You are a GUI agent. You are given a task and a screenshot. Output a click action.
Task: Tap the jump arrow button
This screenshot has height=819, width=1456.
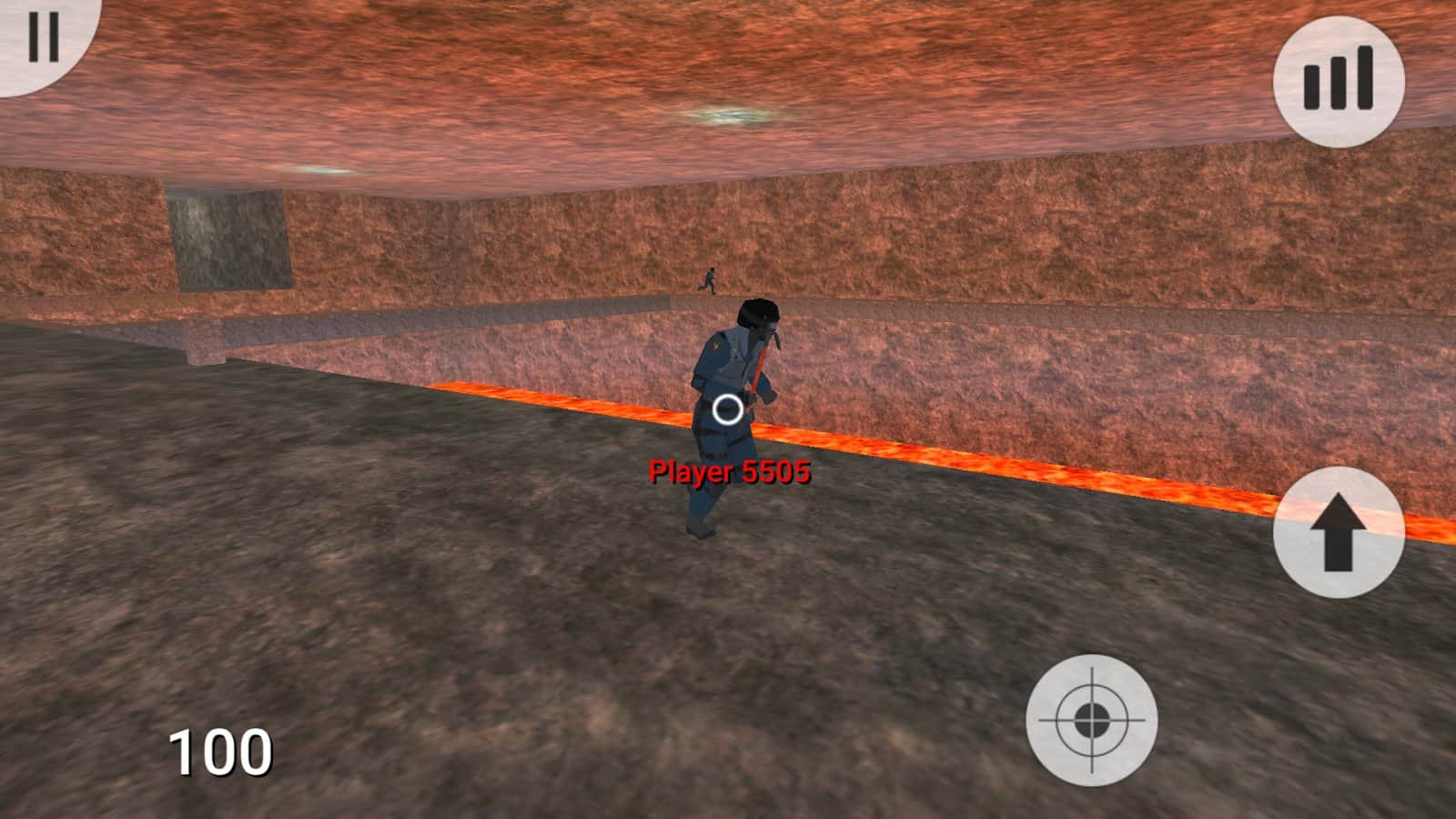[1338, 532]
